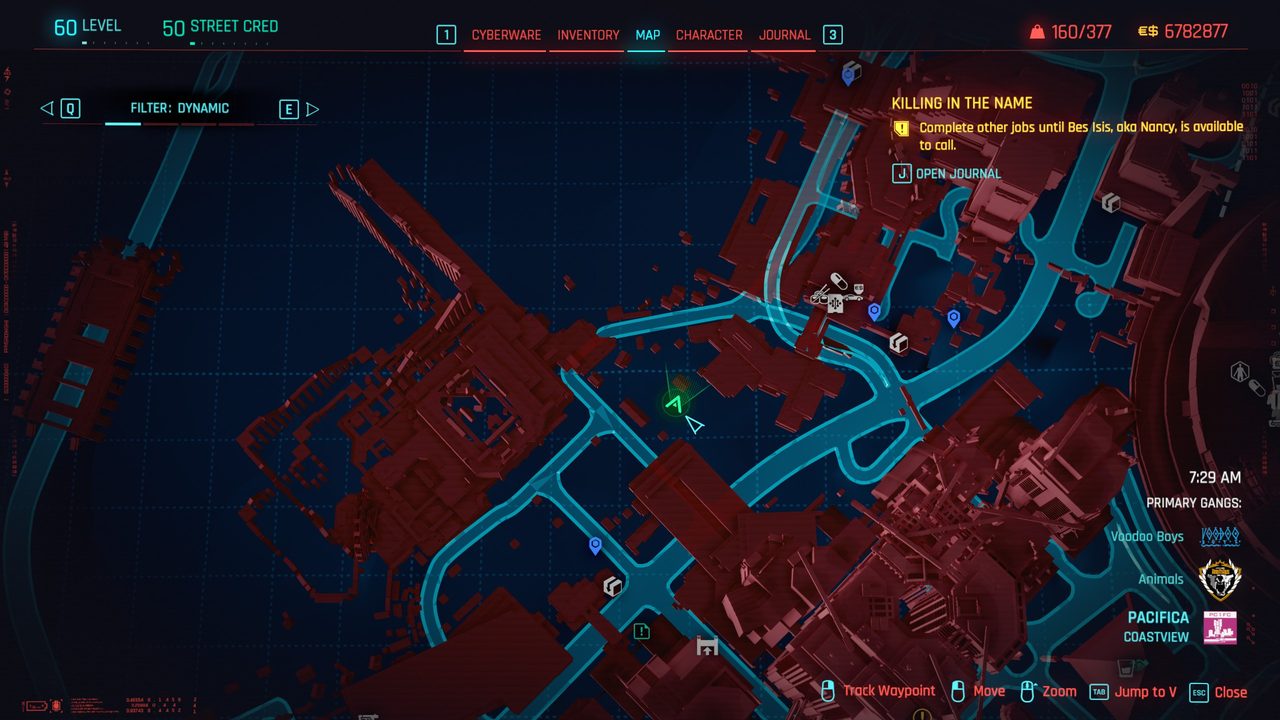Select the green player position arrow
Screen dimensions: 1280x720
pos(674,403)
